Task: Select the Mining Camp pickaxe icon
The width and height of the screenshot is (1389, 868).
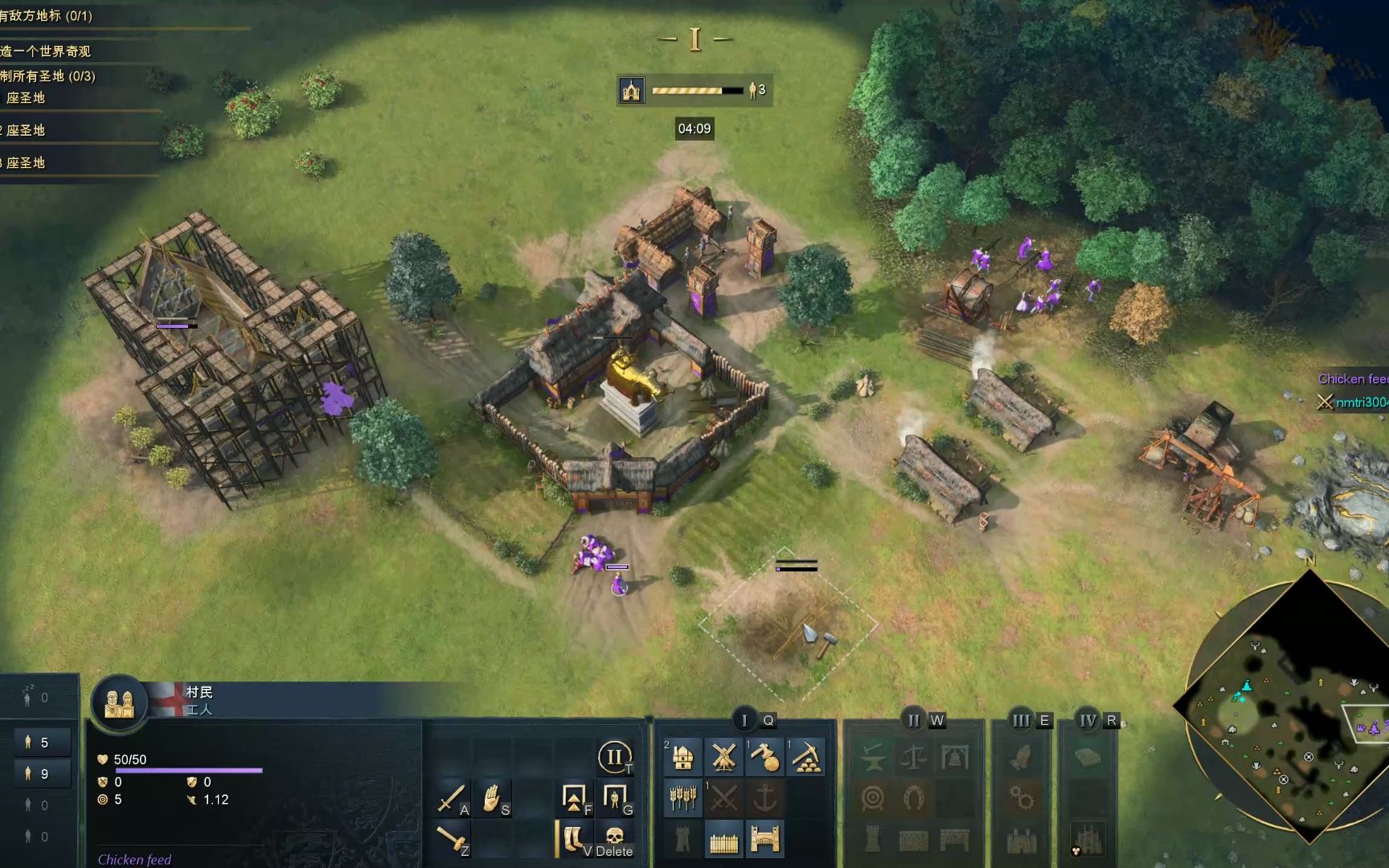Action: coord(805,757)
